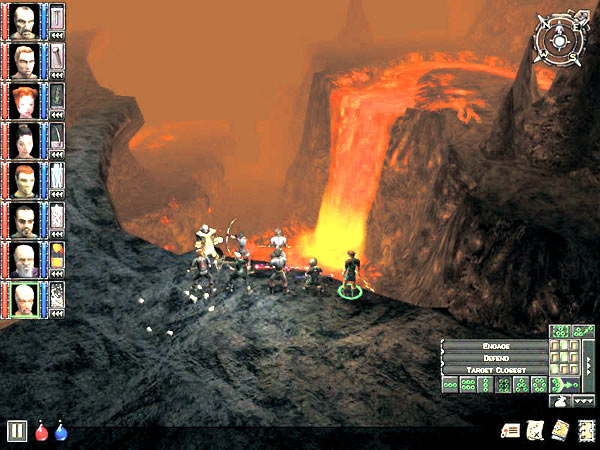
Task: Change the Target Closest targeting order
Action: pyautogui.click(x=494, y=369)
